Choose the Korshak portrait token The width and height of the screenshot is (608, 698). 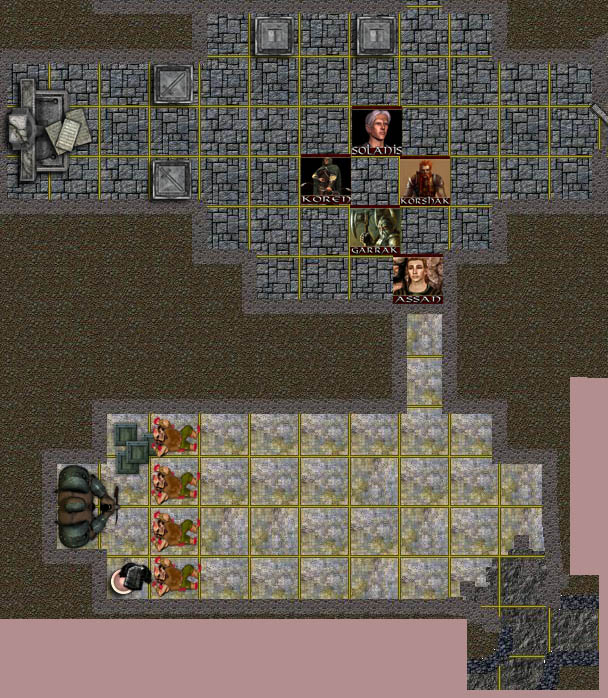[x=424, y=180]
